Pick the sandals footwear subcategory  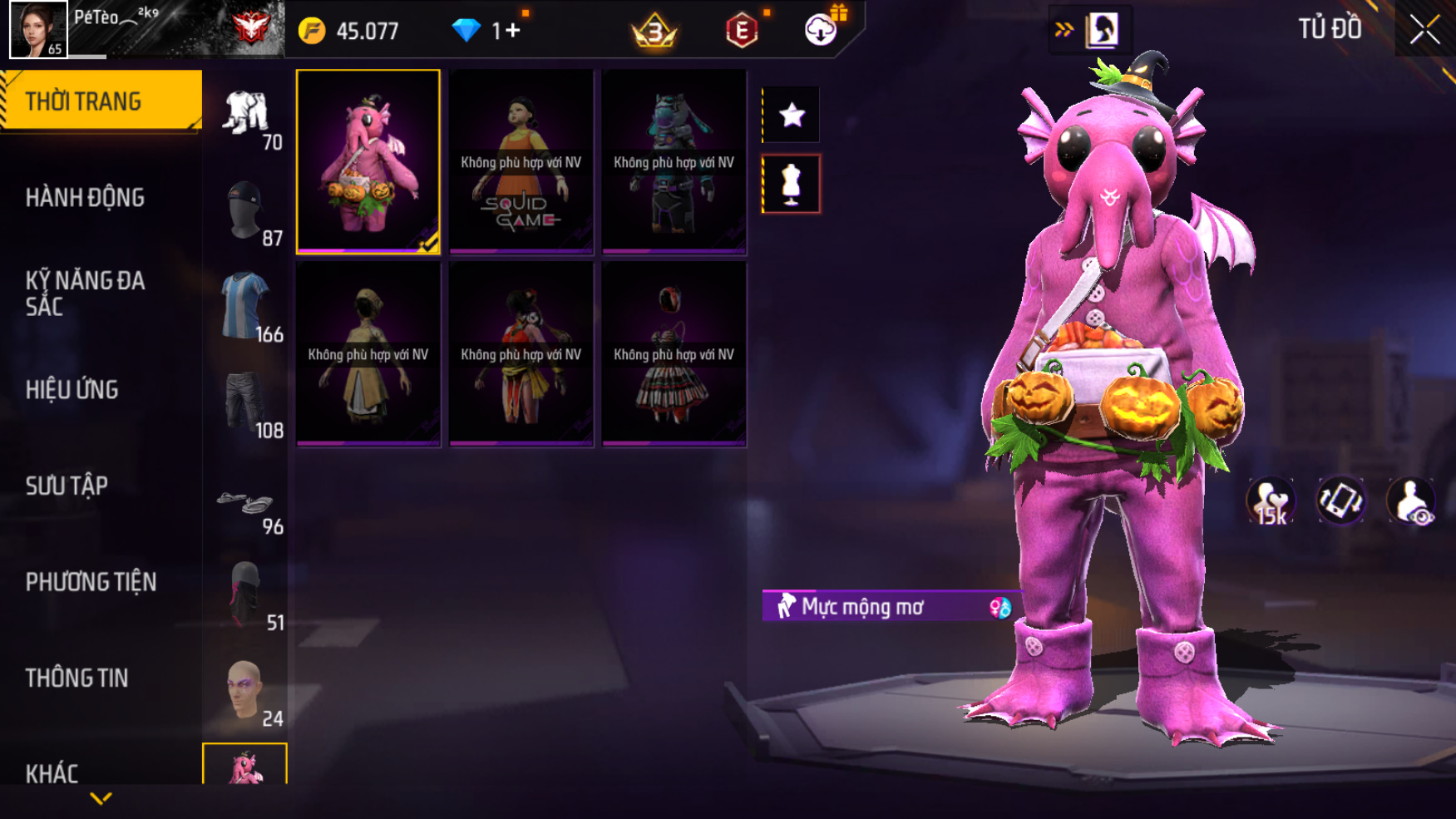point(245,503)
